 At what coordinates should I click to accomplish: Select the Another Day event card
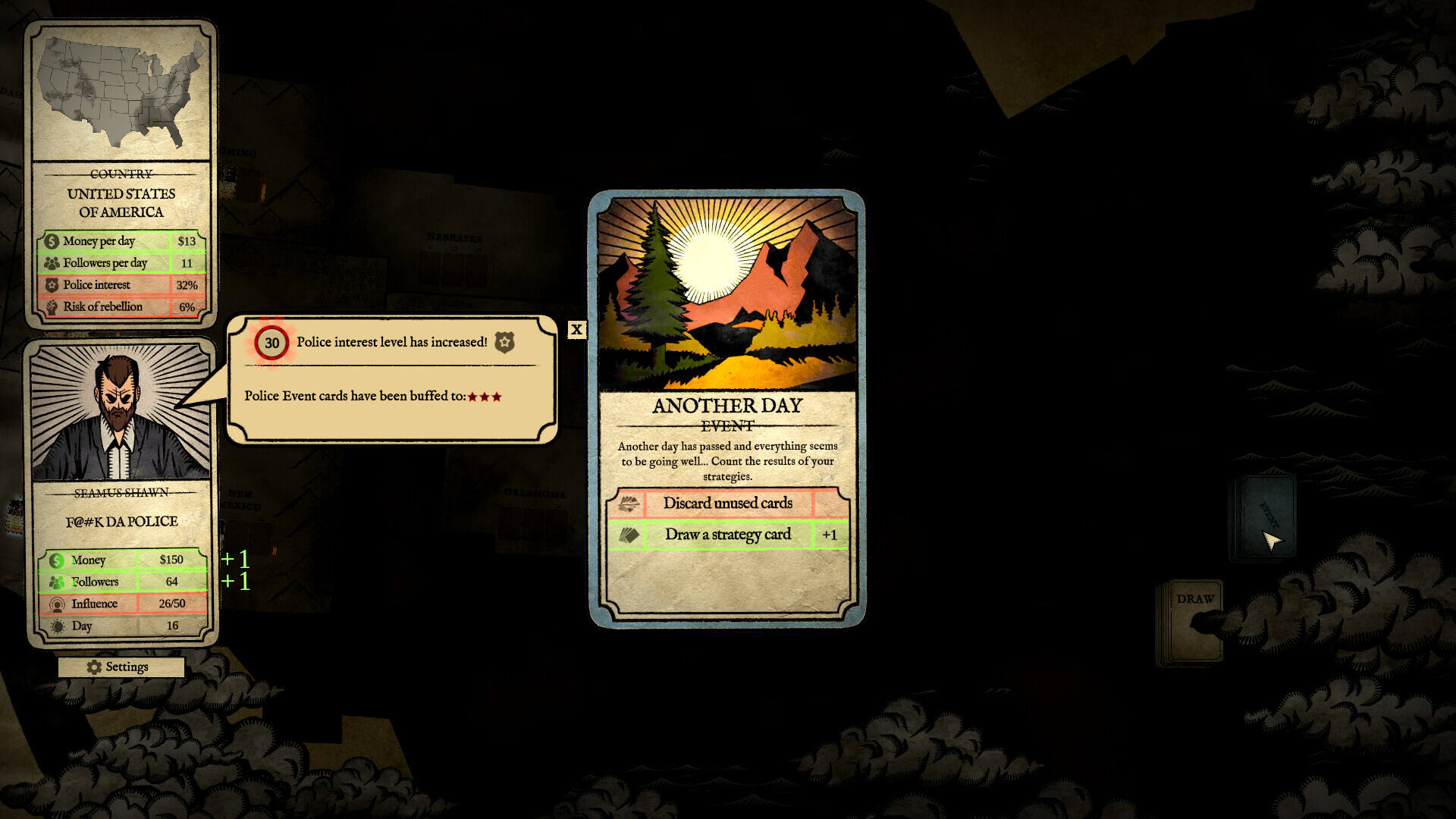pos(726,408)
